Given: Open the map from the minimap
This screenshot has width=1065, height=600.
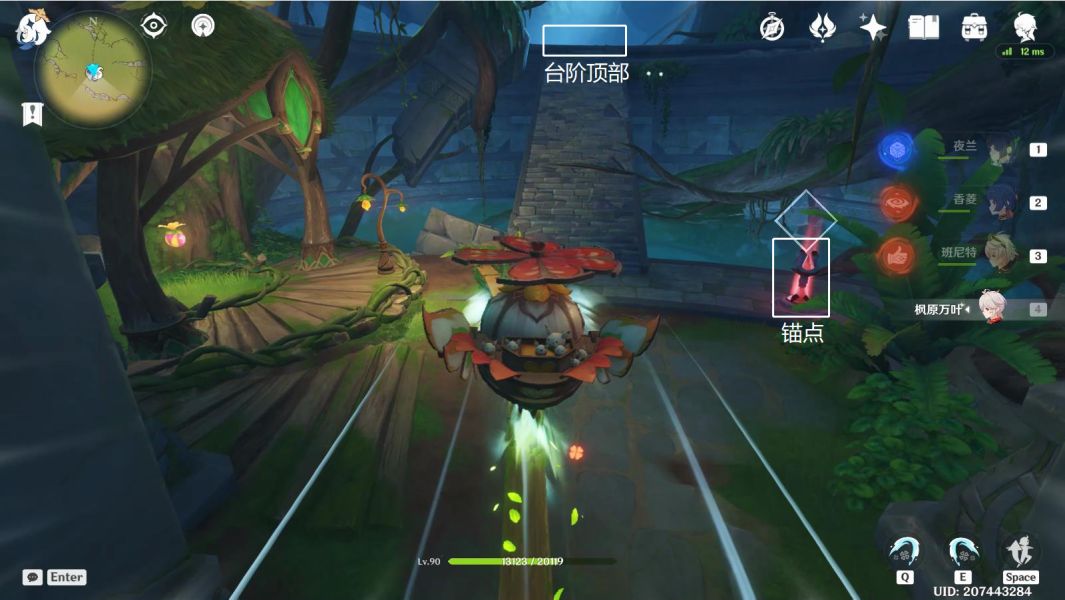Looking at the screenshot, I should pos(93,70).
